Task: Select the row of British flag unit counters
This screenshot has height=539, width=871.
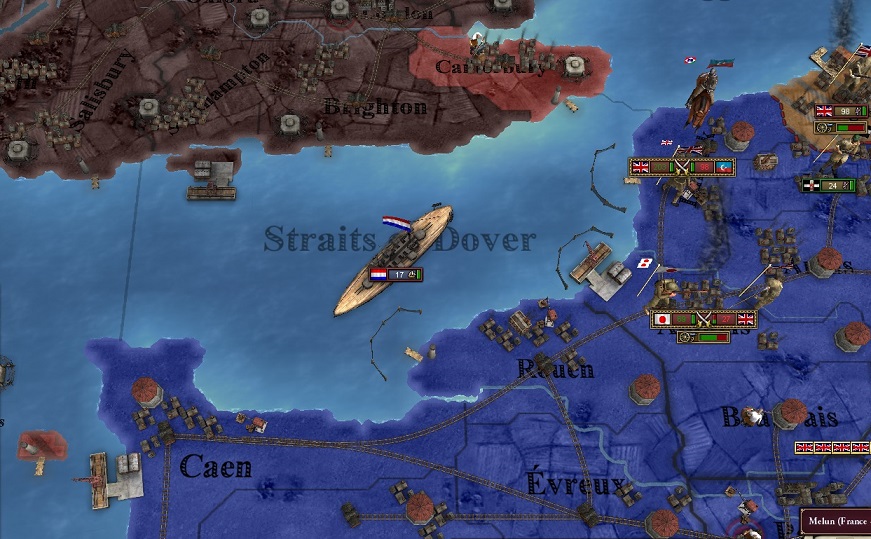Action: pos(834,448)
